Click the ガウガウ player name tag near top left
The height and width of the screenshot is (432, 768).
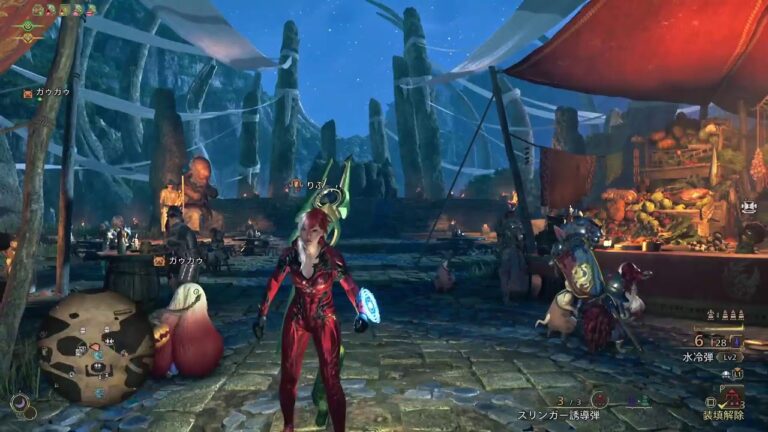51,93
